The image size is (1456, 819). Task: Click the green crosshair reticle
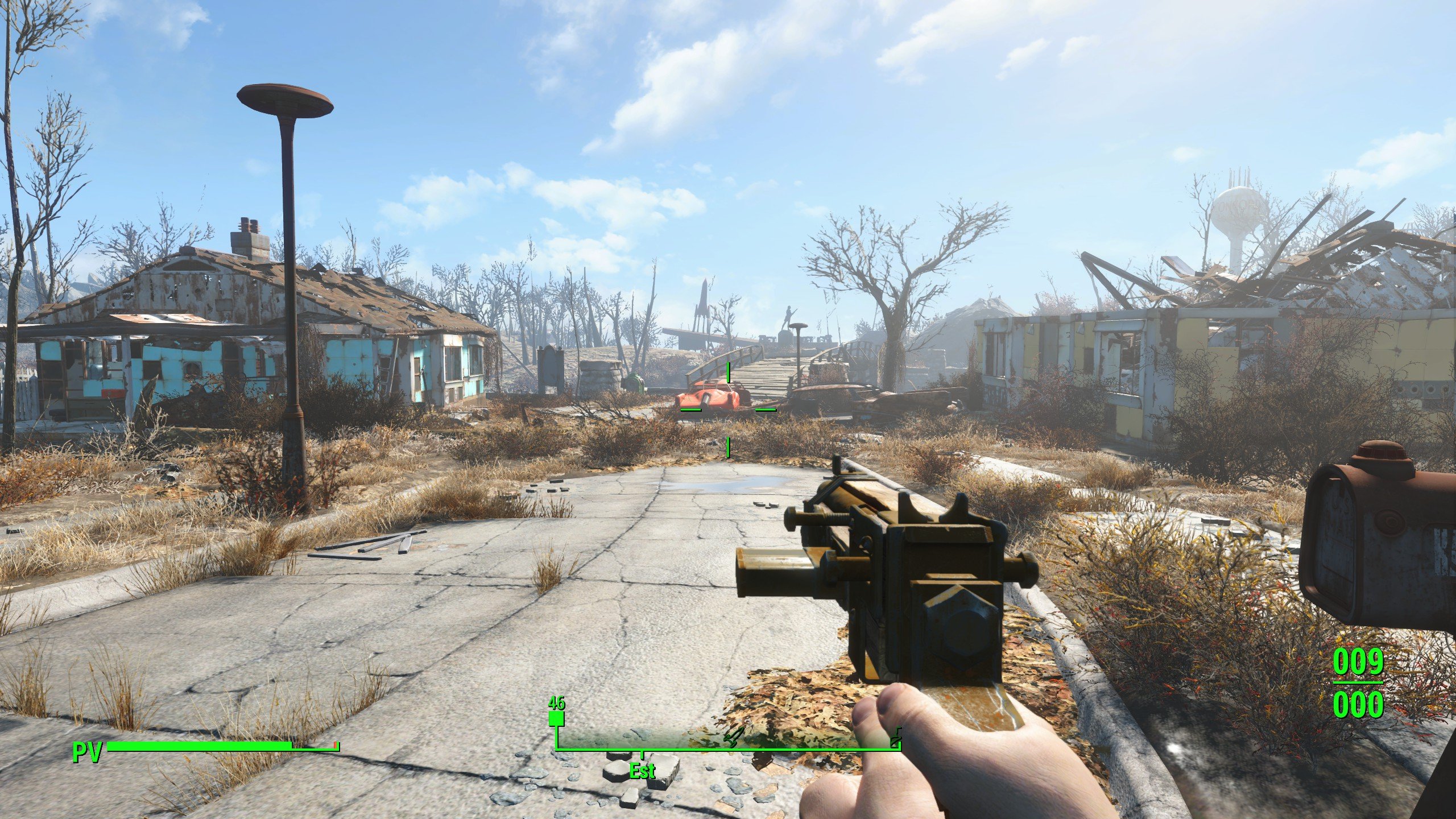pyautogui.click(x=728, y=408)
